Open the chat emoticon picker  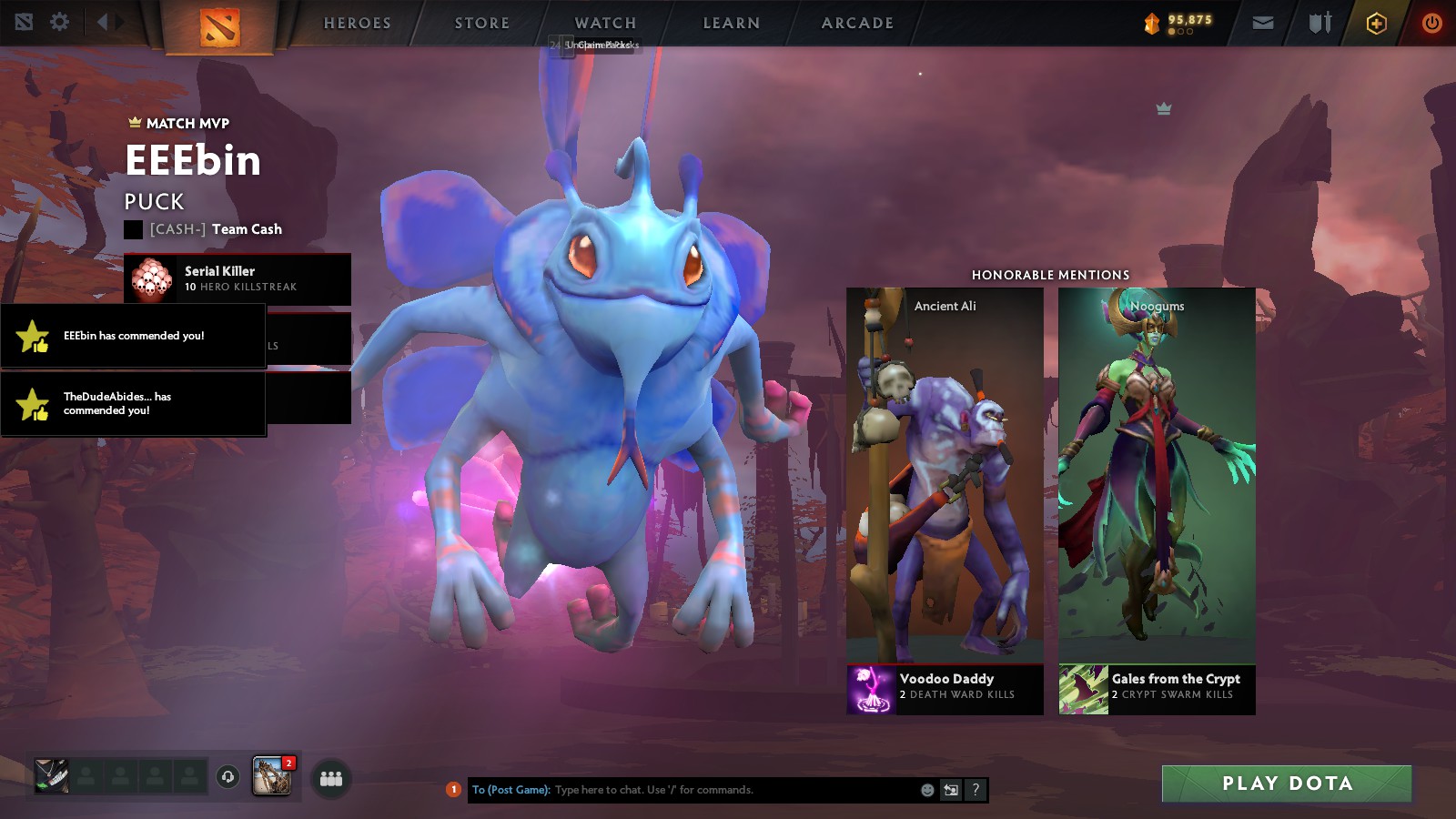coord(927,790)
